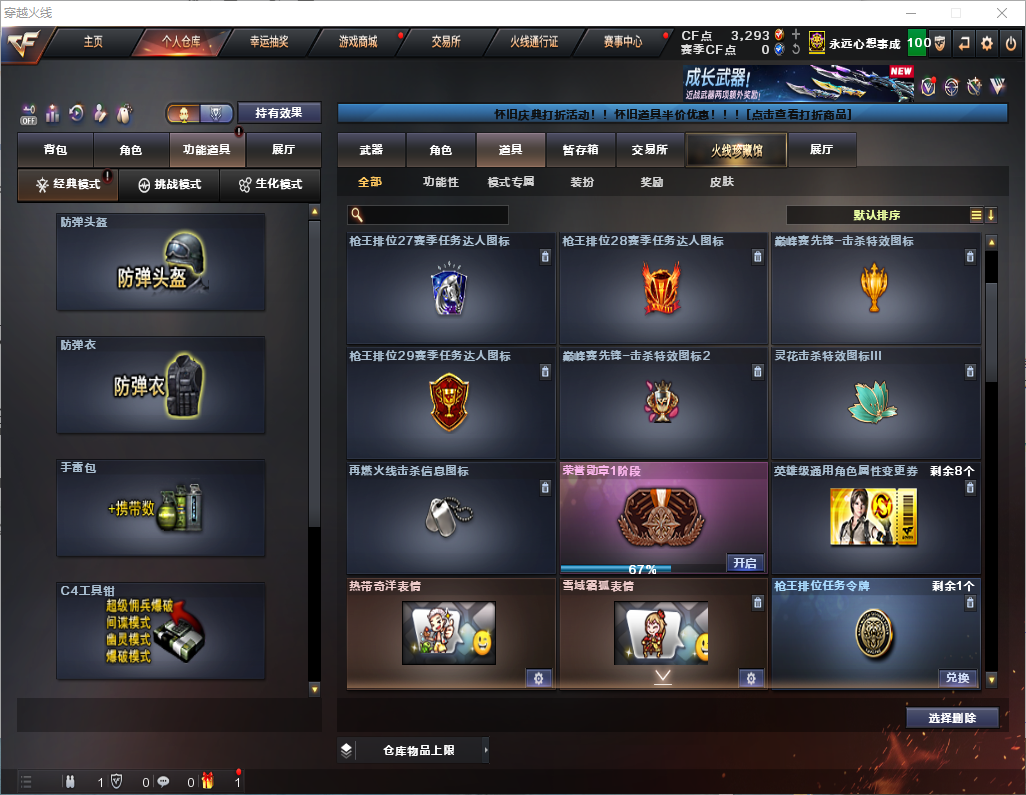Open the 火线通行证 battle pass
1026x795 pixels.
534,42
